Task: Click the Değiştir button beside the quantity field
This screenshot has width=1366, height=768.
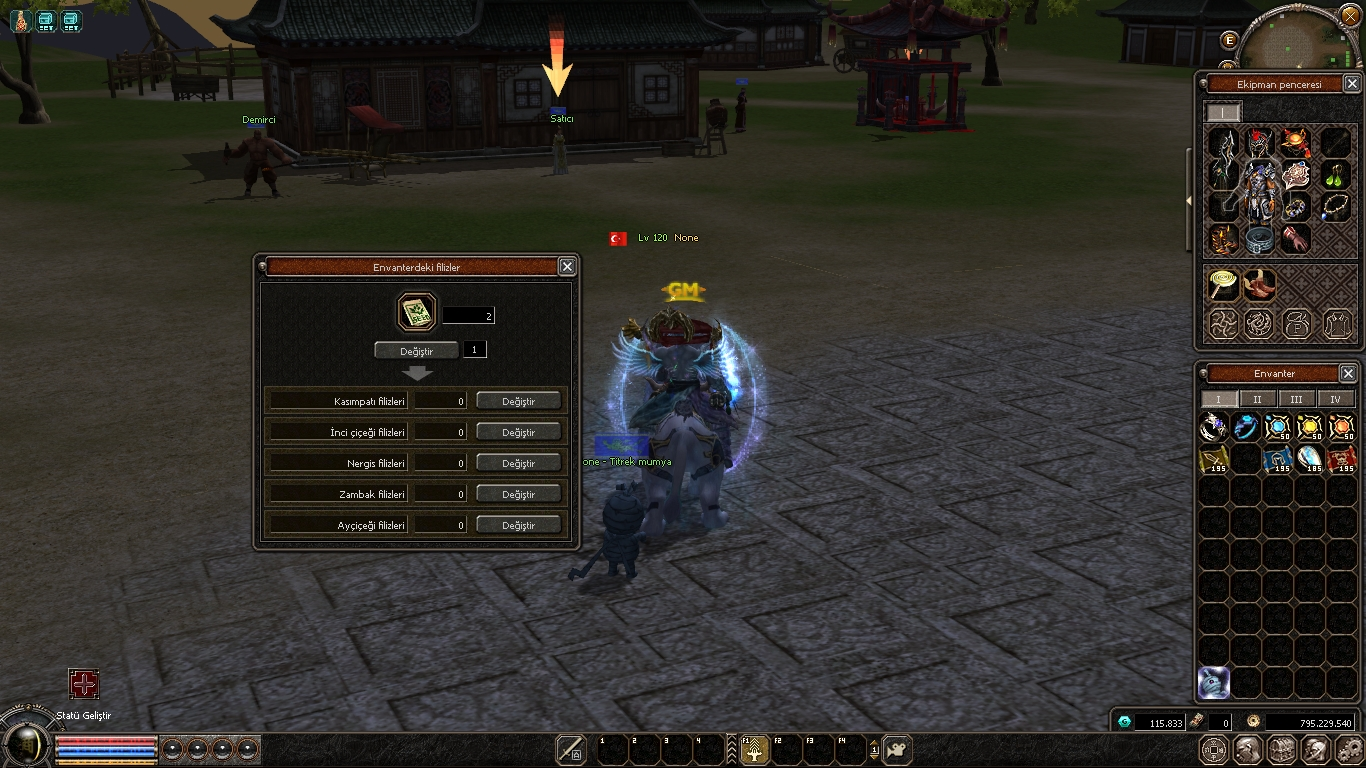Action: point(416,350)
